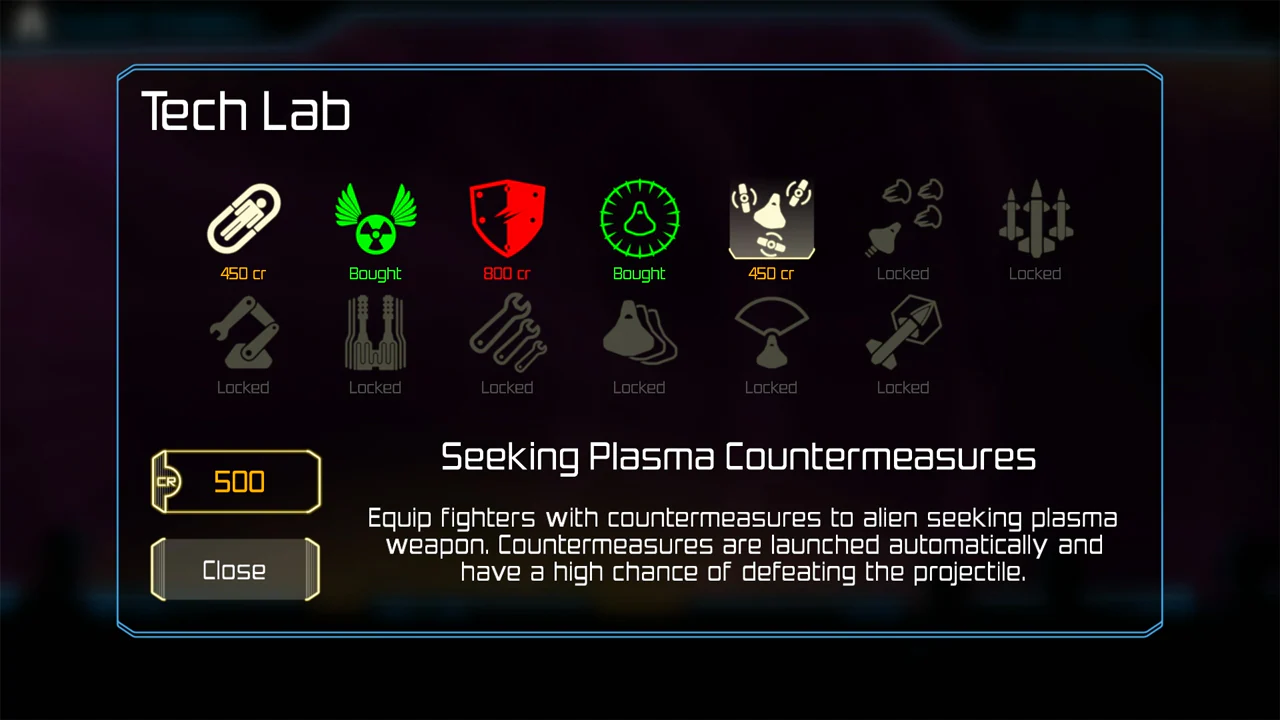The height and width of the screenshot is (720, 1280).
Task: Click the locked wrench toolkit upgrade
Action: click(507, 332)
